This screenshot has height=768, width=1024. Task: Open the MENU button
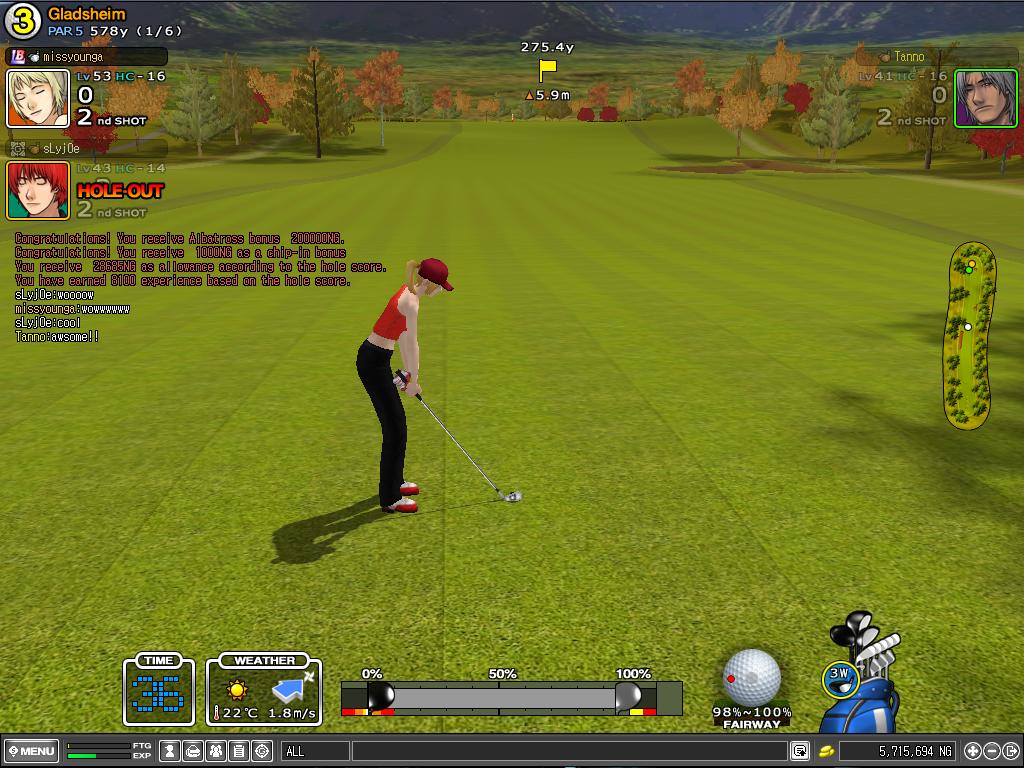[31, 751]
